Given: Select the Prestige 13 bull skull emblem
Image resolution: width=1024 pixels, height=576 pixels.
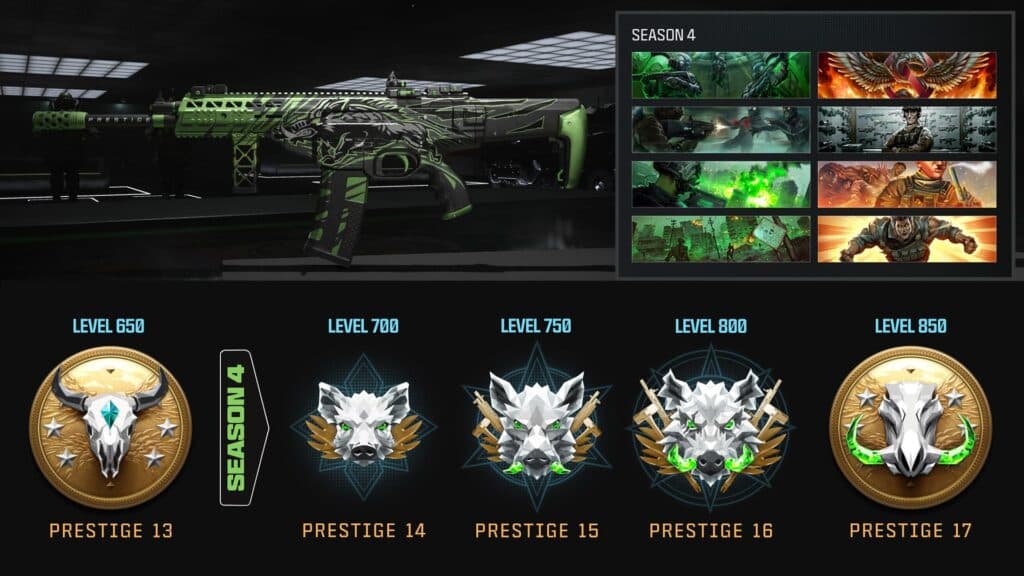Looking at the screenshot, I should (x=110, y=427).
